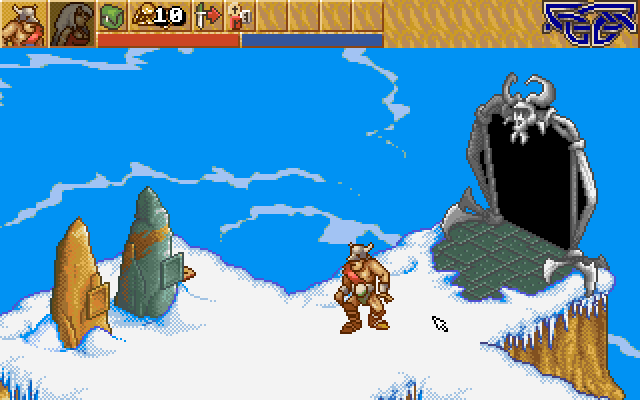Select the horned viking hero portrait
Viewport: 640px width, 400px height.
[23, 23]
